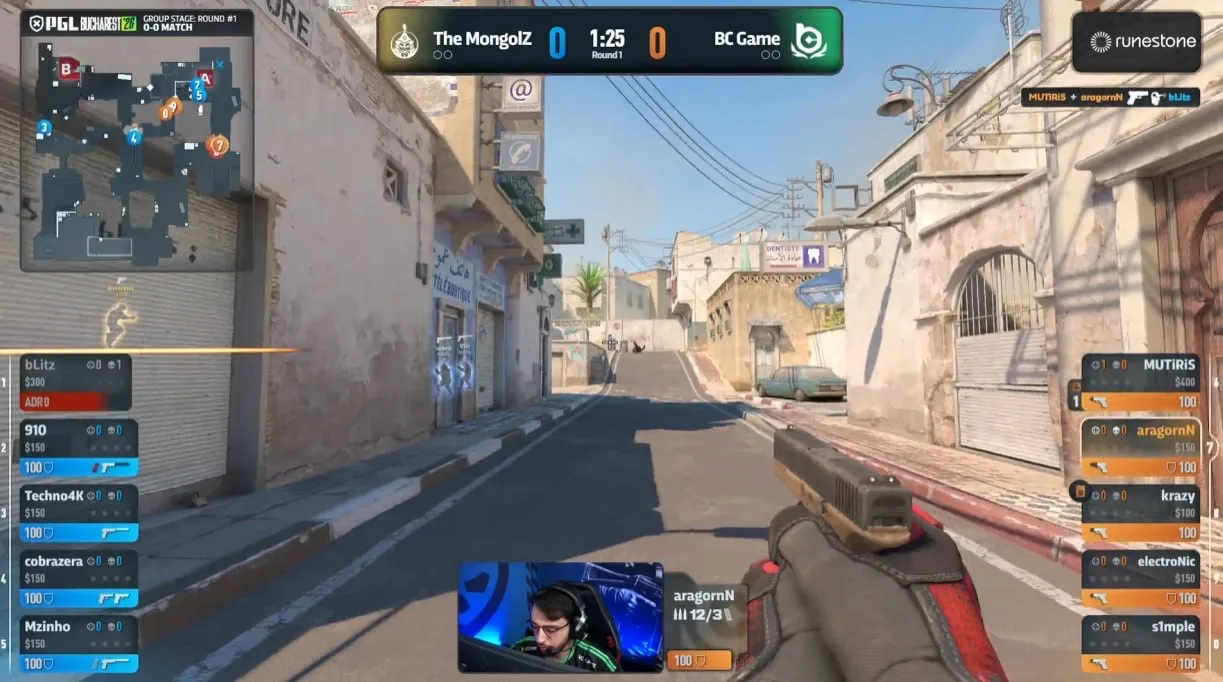Select the kill feed entry on bLitz
This screenshot has width=1223, height=682.
(1110, 97)
